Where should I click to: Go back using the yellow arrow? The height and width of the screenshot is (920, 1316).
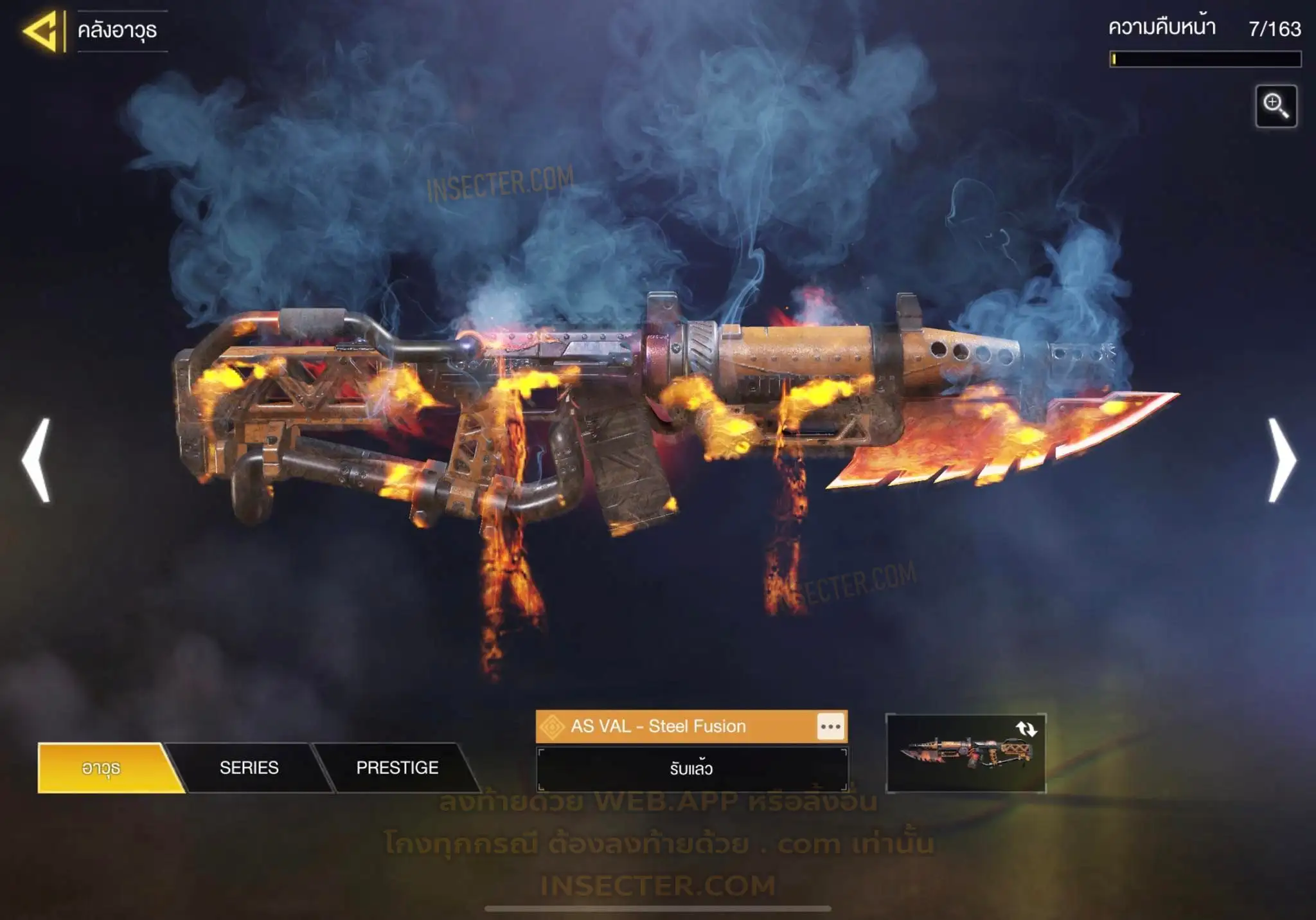[42, 31]
